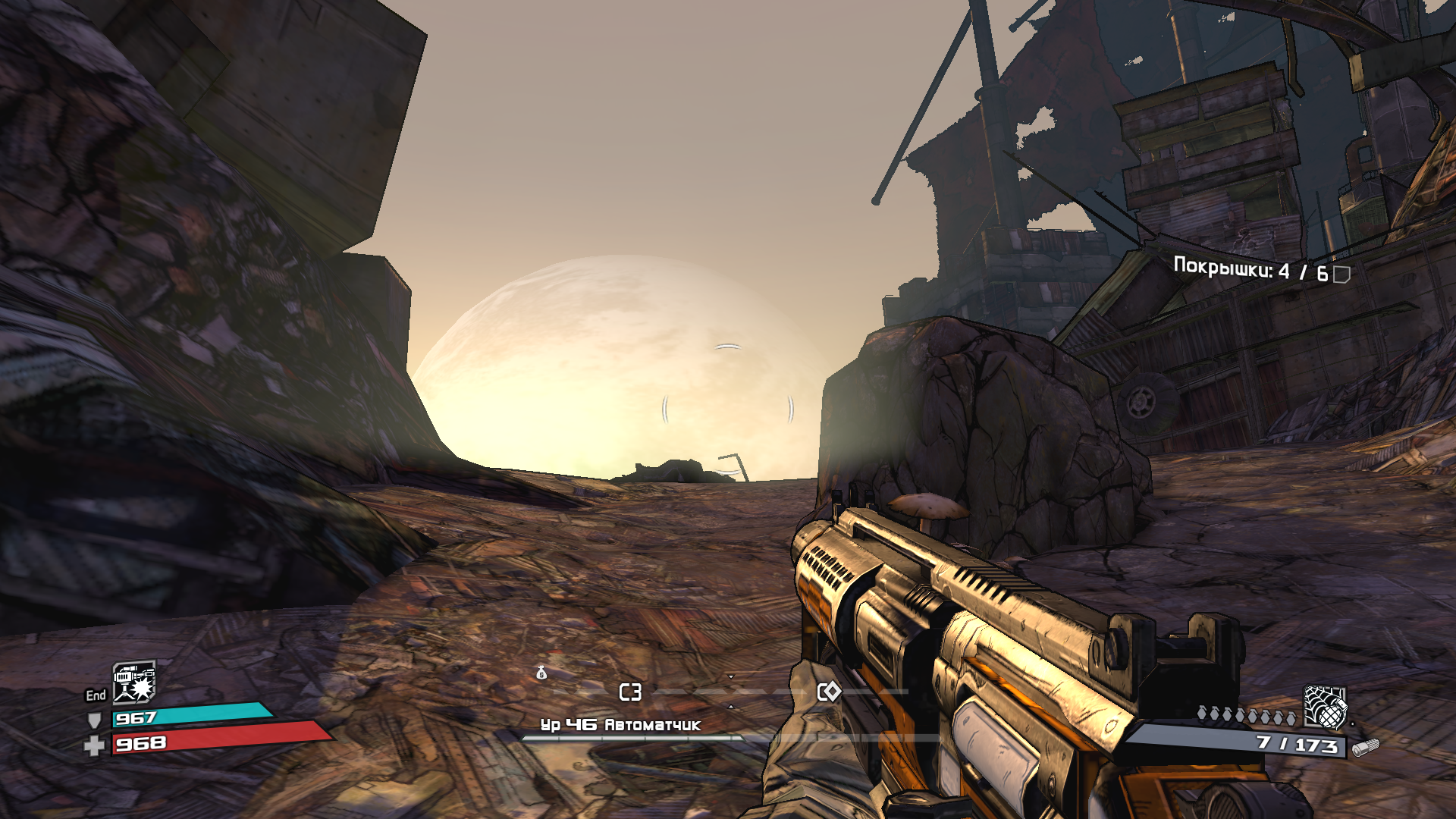The image size is (1456, 819).
Task: Click the Покрышки objective tracker
Action: 1260,271
